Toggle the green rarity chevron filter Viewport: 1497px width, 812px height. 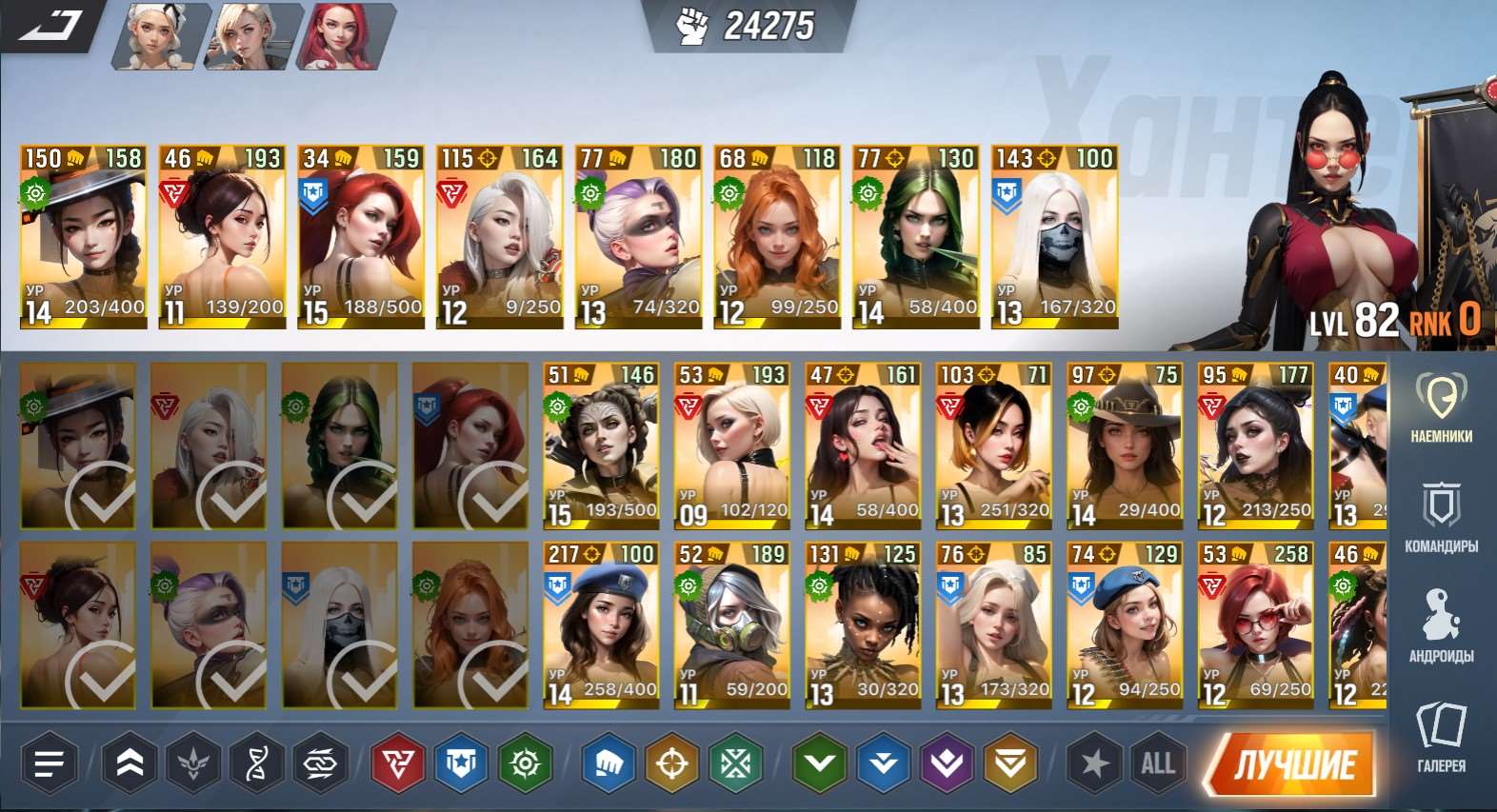819,763
